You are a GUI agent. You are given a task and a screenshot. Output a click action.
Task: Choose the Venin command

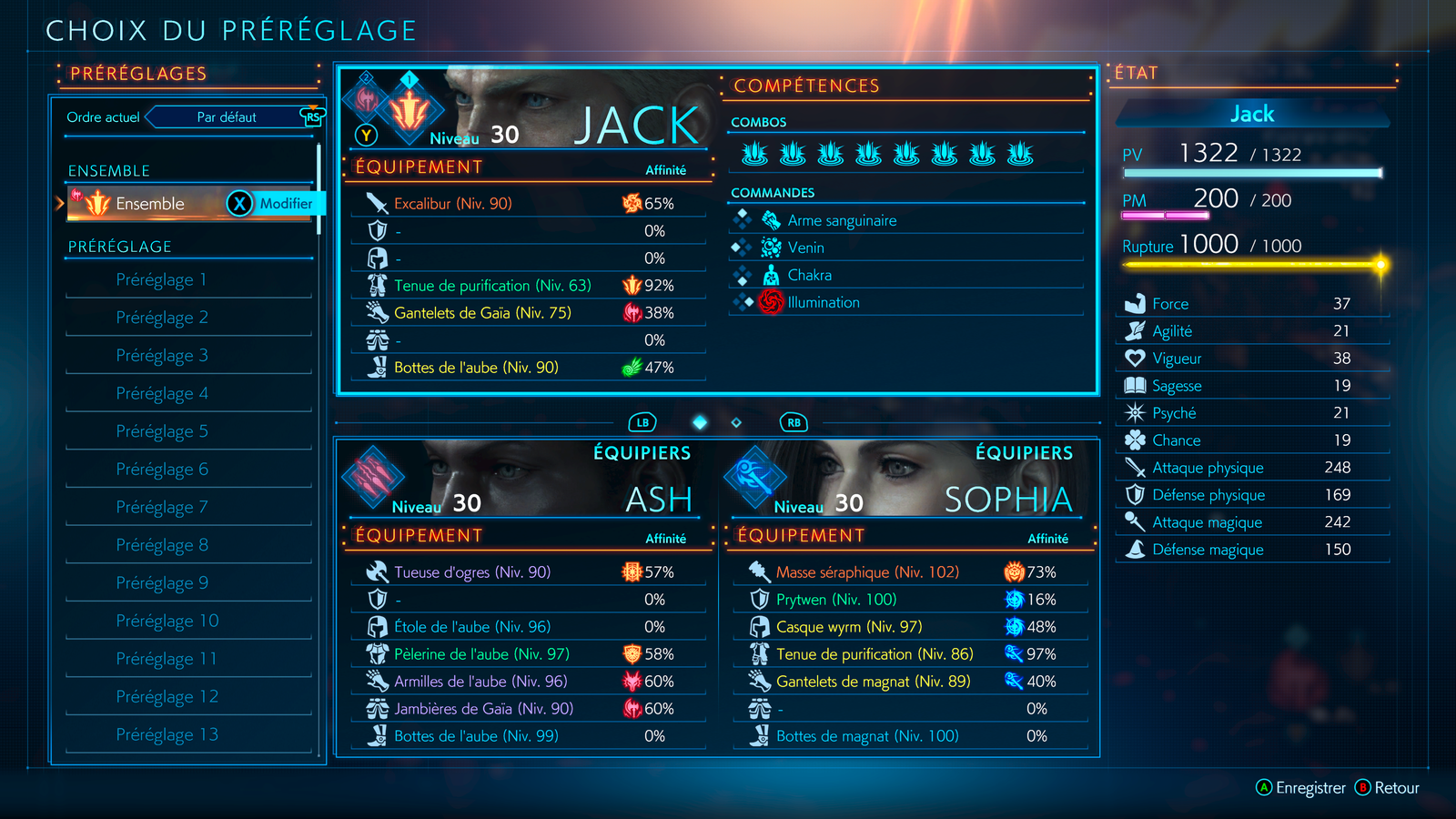point(805,248)
